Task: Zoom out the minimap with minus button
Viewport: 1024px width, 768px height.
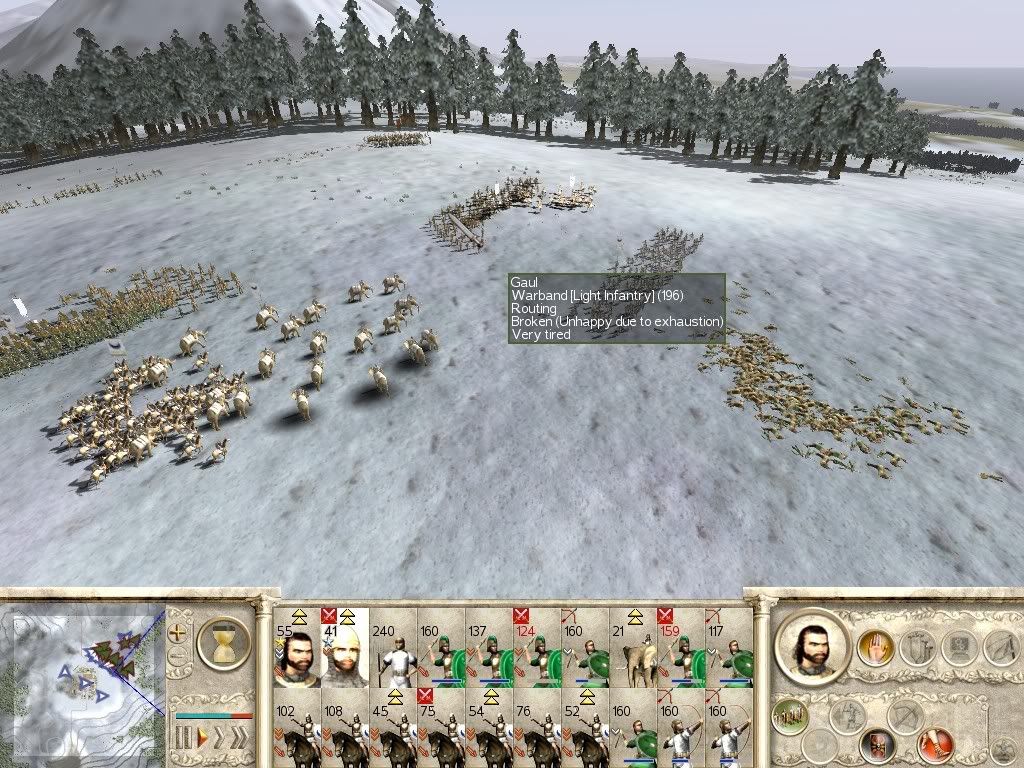Action: 178,657
